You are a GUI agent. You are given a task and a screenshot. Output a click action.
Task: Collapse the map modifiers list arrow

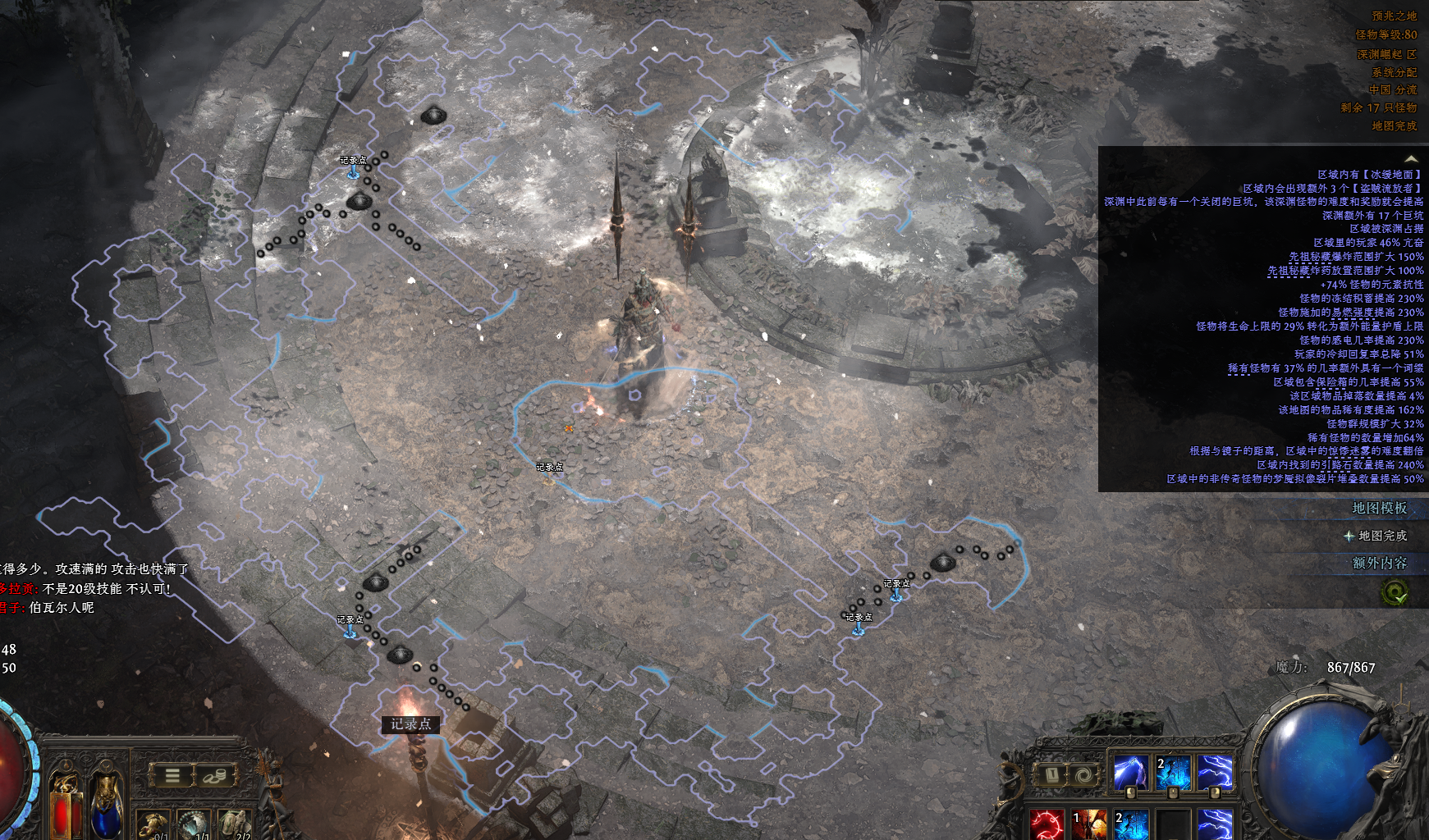point(1411,158)
